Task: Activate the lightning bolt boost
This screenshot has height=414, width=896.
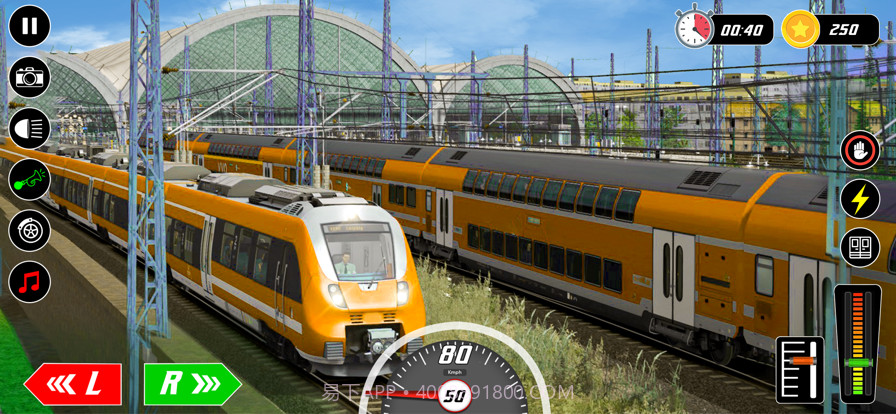Action: click(x=859, y=199)
